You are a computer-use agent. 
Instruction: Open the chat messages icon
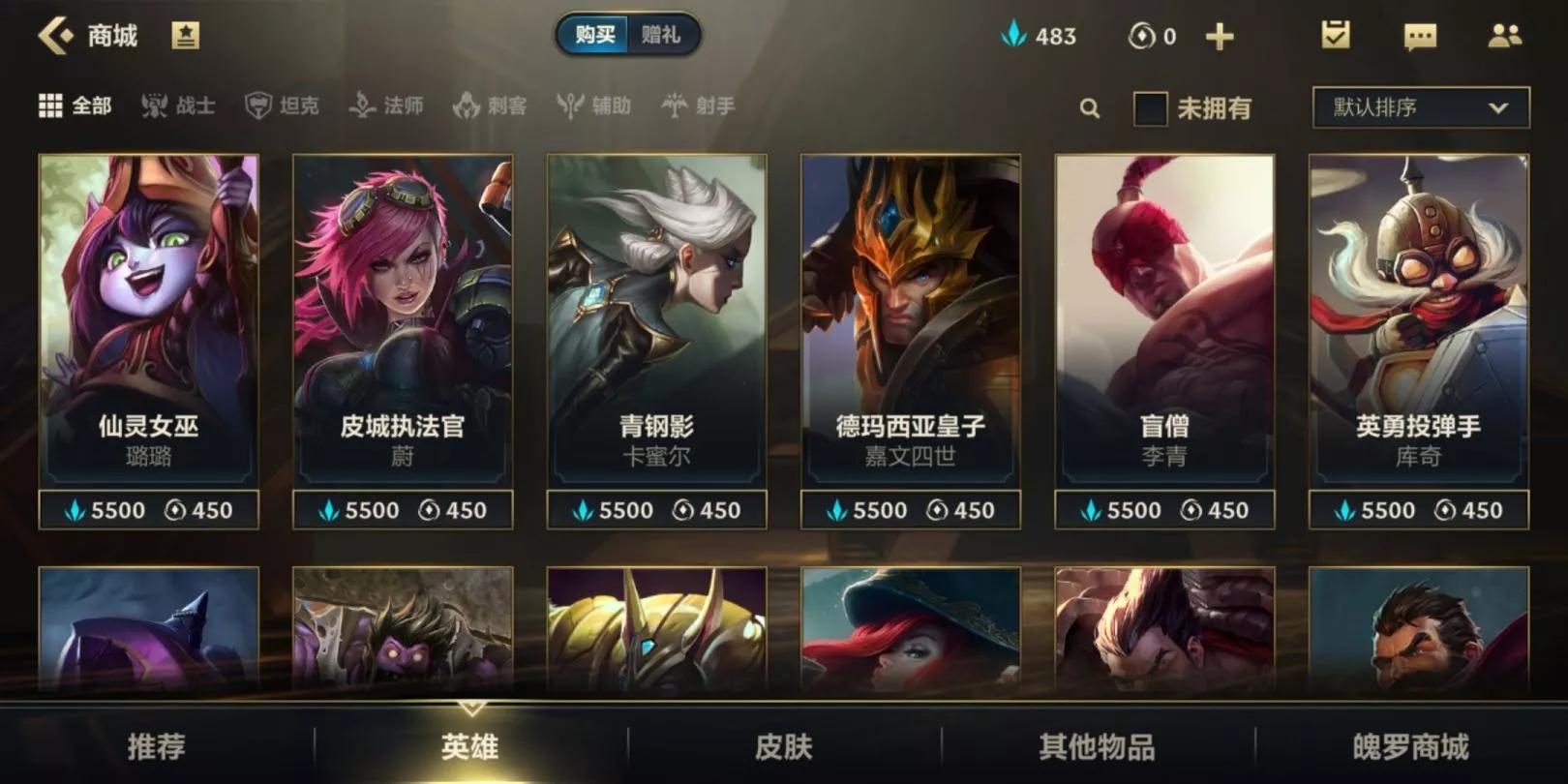click(1419, 36)
